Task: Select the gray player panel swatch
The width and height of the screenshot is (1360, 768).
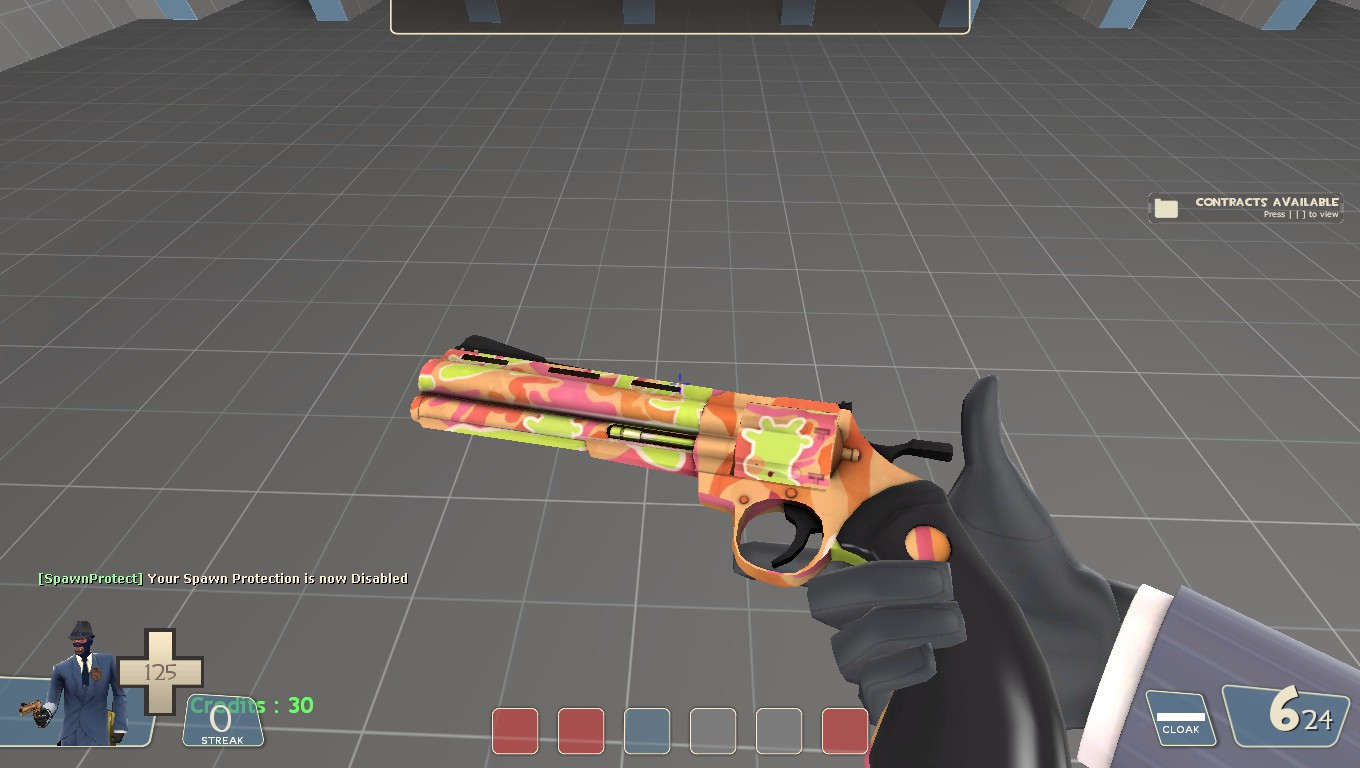Action: click(713, 730)
